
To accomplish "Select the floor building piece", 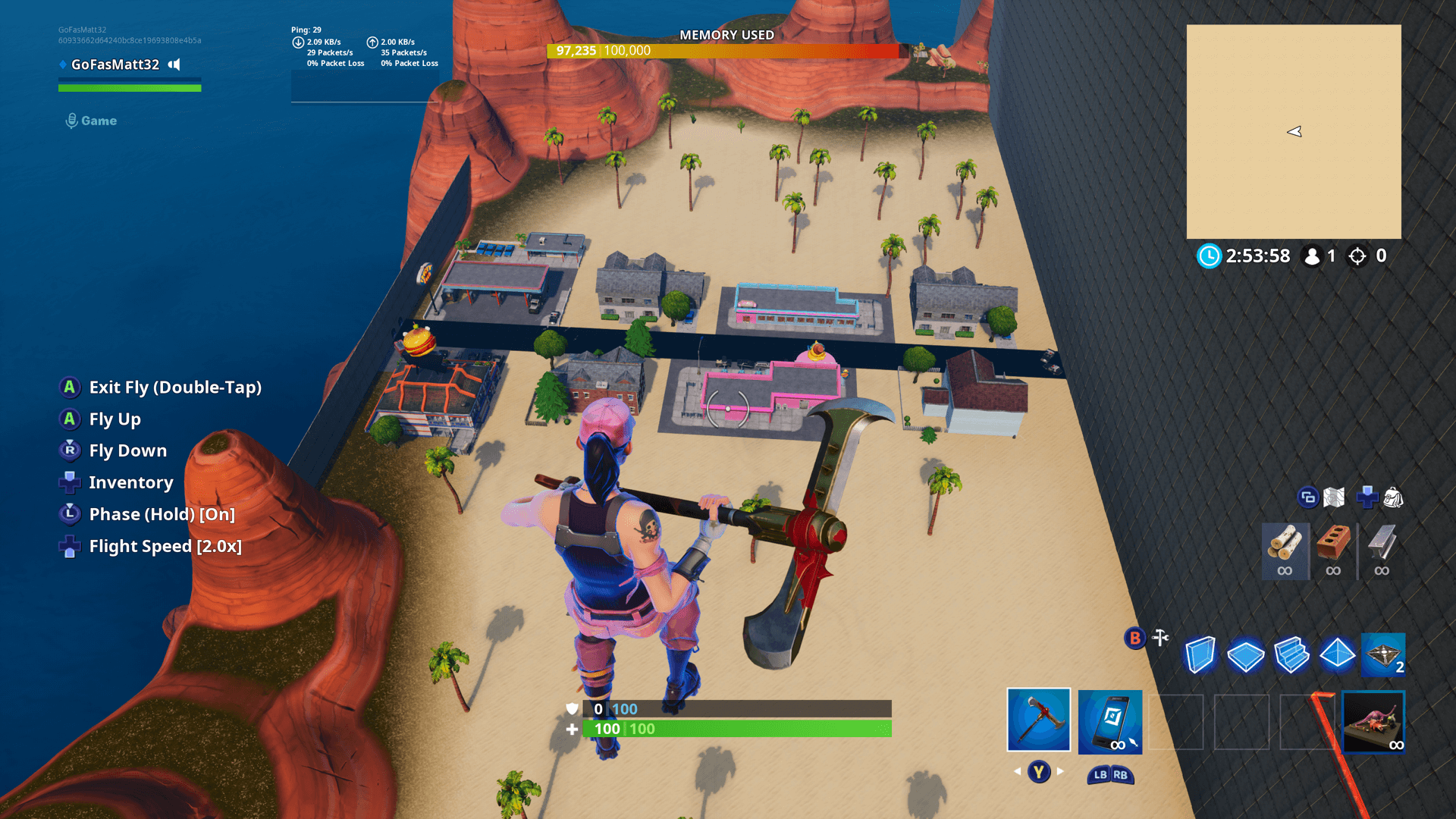I will point(1246,654).
